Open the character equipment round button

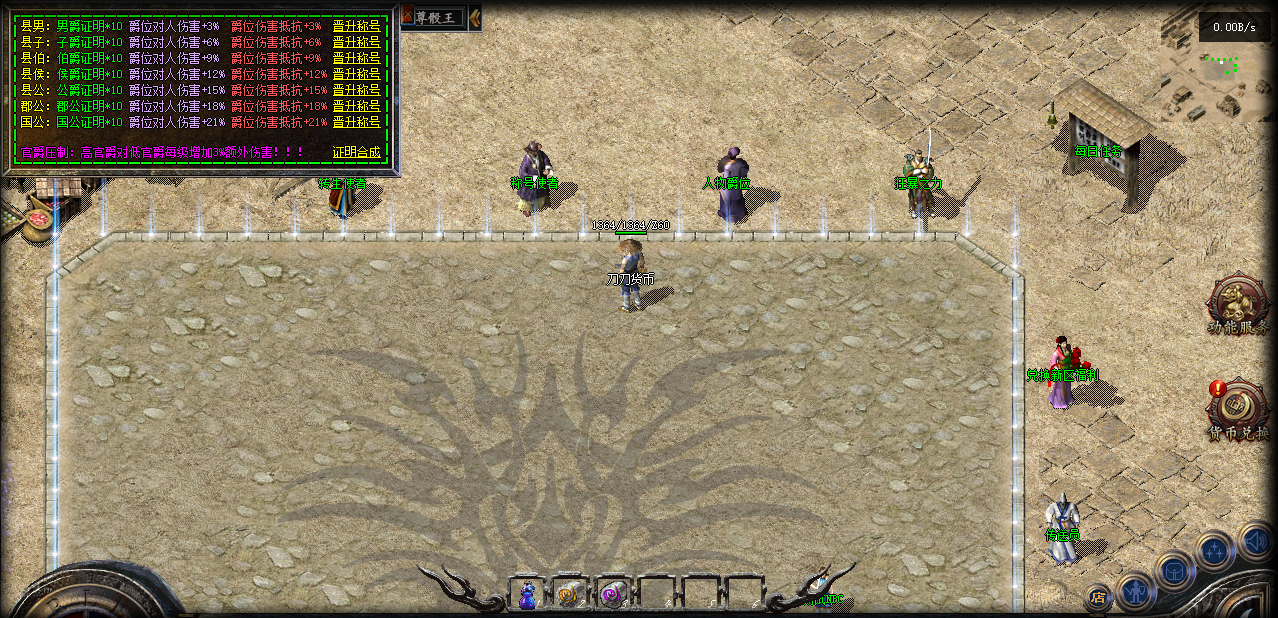click(1135, 592)
